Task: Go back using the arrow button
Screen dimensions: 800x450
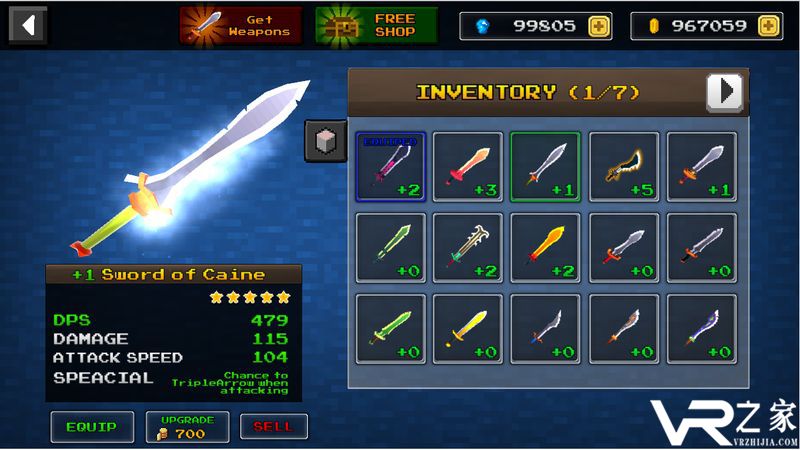Action: (27, 24)
